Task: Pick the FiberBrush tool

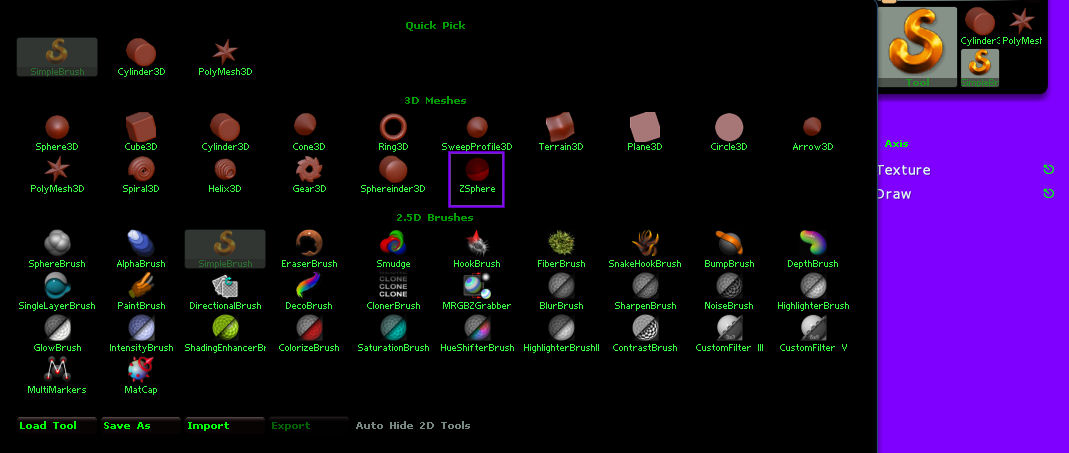Action: coord(561,248)
